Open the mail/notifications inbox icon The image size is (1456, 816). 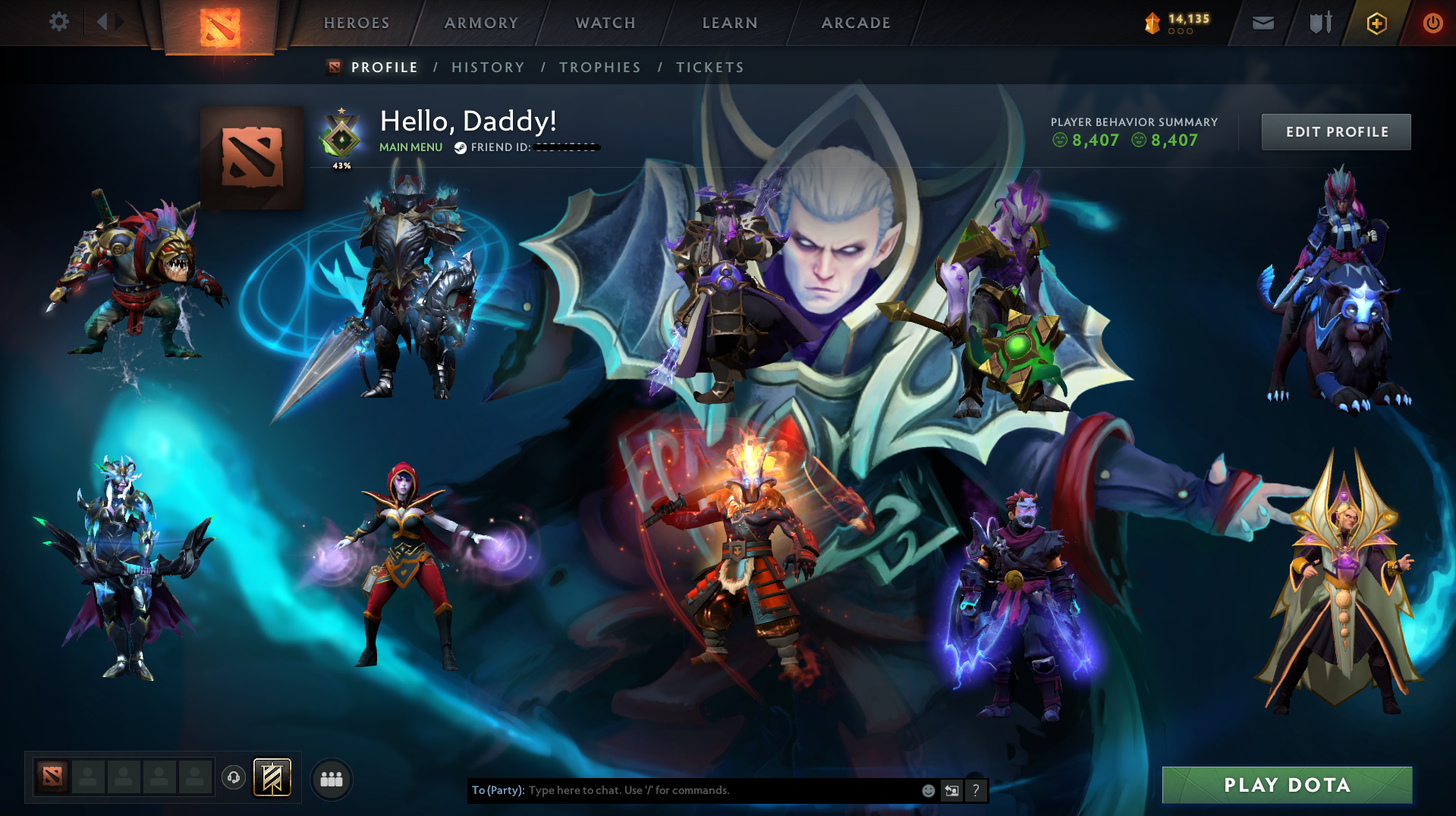click(1262, 23)
